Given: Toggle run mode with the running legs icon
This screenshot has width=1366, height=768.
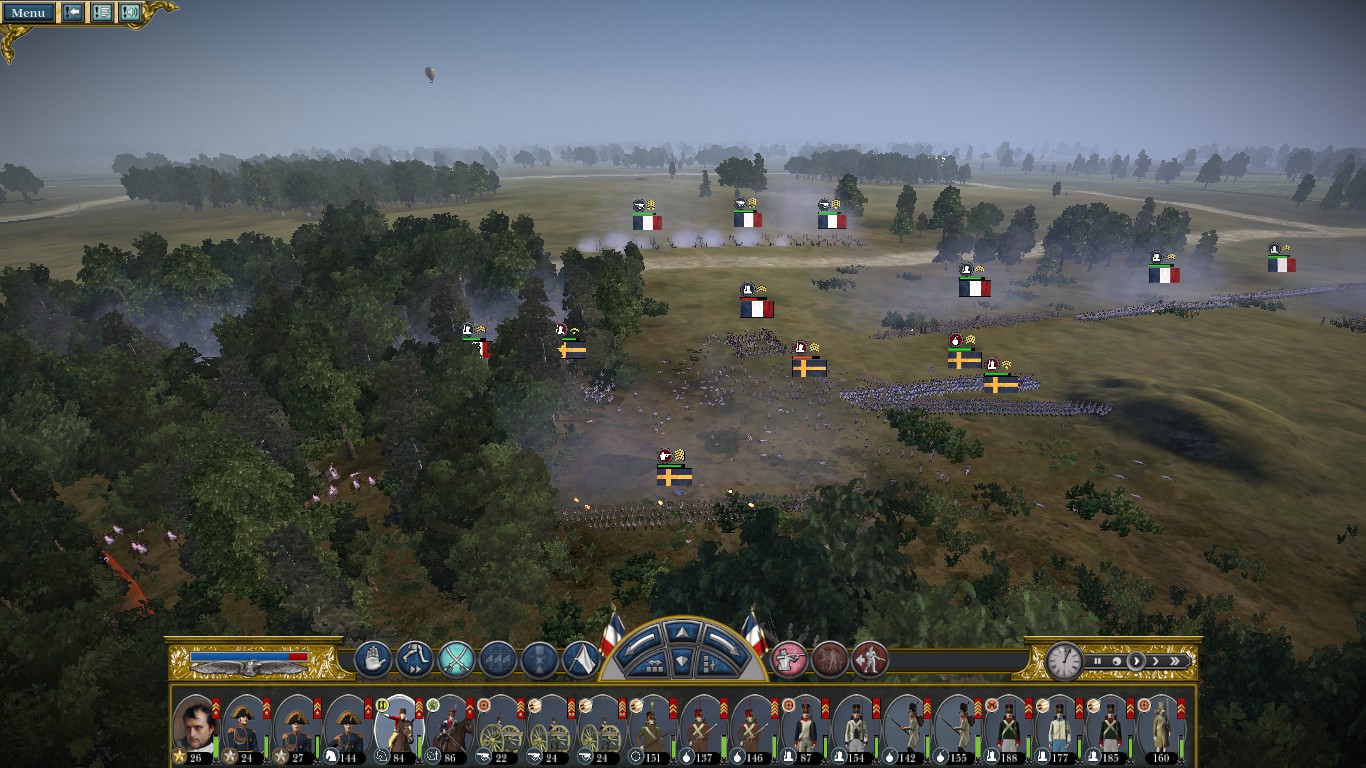Looking at the screenshot, I should (414, 659).
